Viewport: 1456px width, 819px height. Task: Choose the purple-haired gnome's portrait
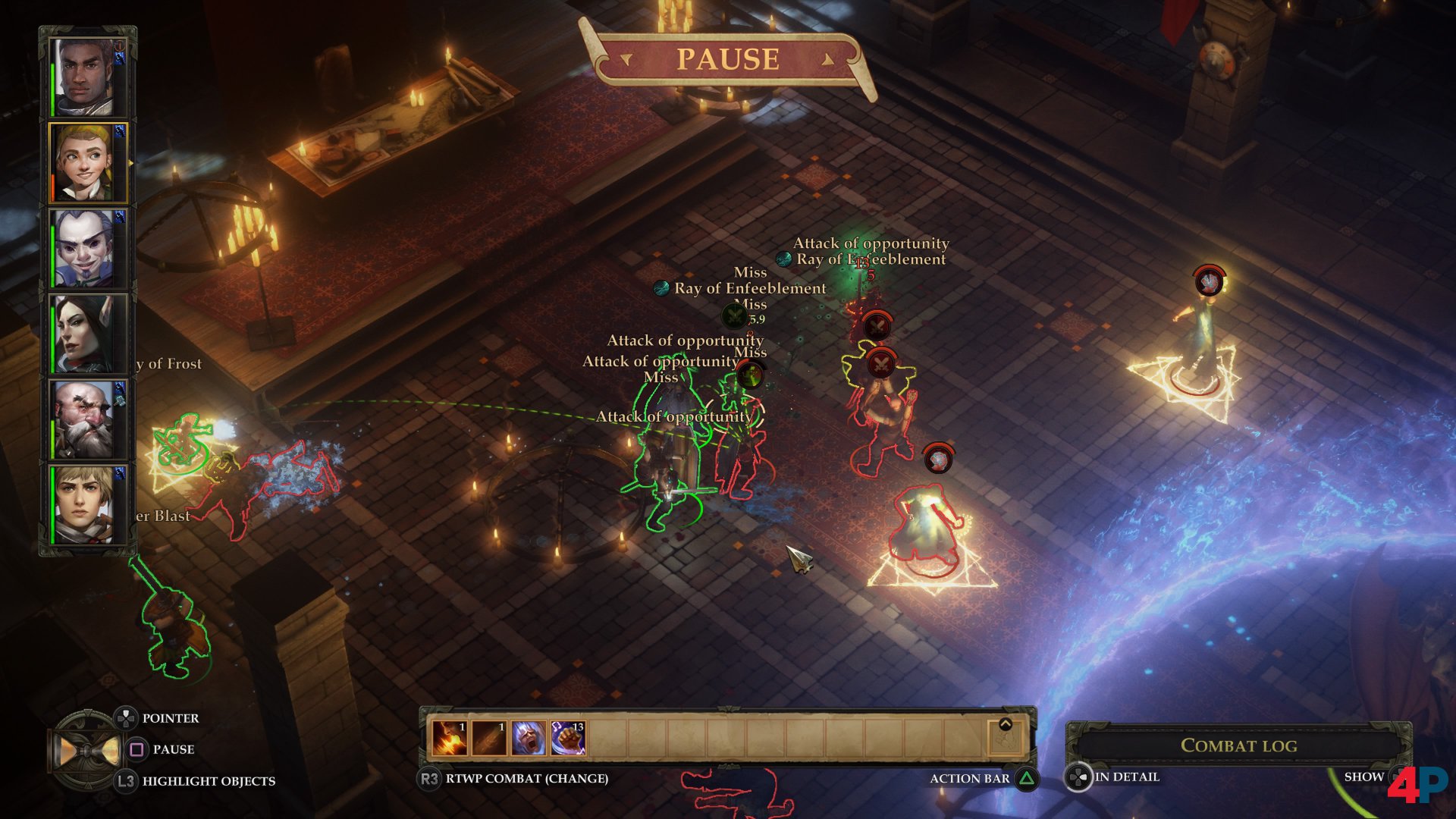85,249
